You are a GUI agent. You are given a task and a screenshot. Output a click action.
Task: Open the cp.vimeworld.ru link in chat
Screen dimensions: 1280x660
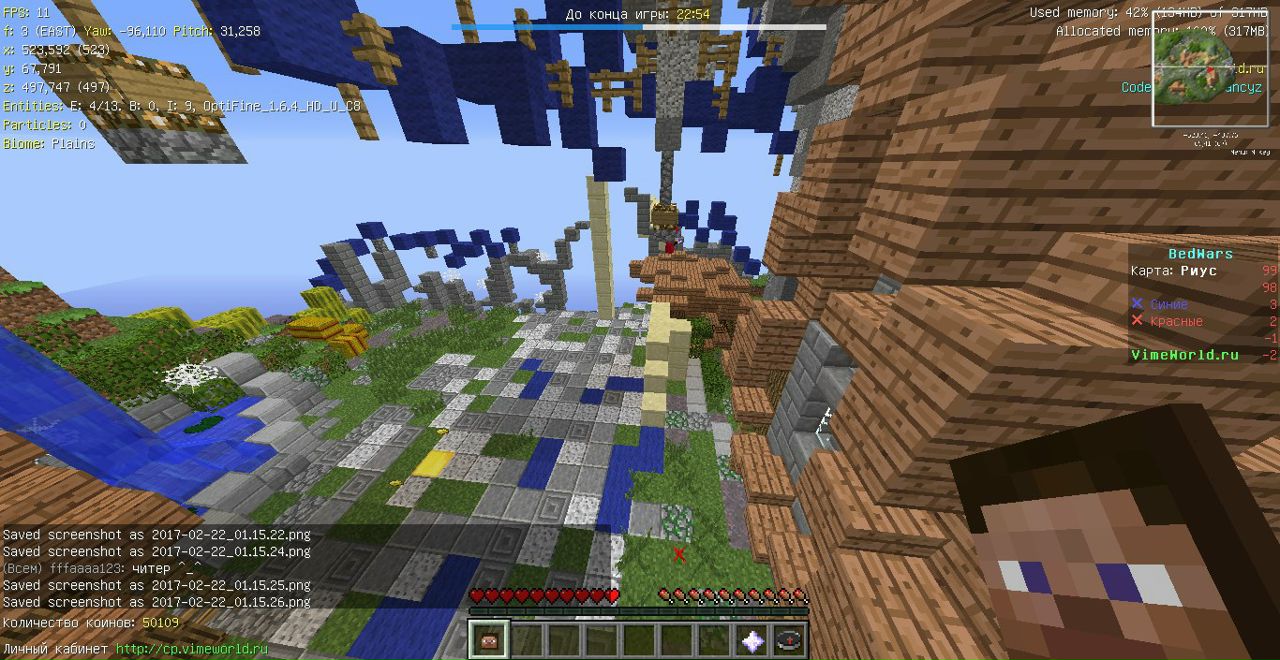pyautogui.click(x=192, y=649)
